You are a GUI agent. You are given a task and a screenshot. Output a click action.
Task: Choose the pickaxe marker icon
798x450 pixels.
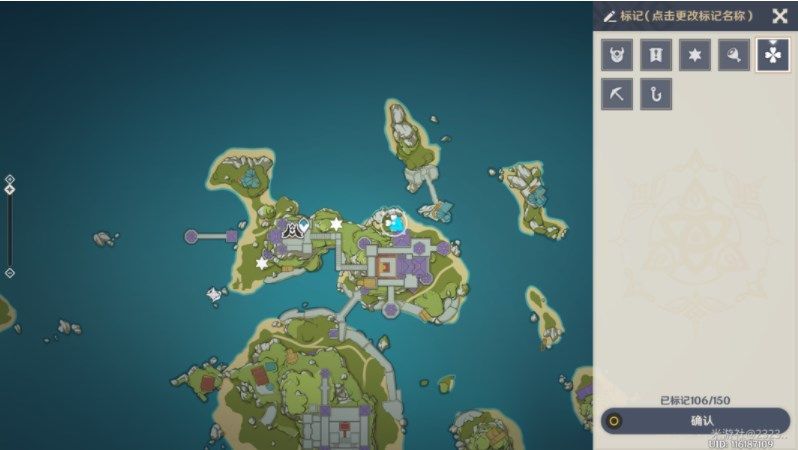coord(617,94)
